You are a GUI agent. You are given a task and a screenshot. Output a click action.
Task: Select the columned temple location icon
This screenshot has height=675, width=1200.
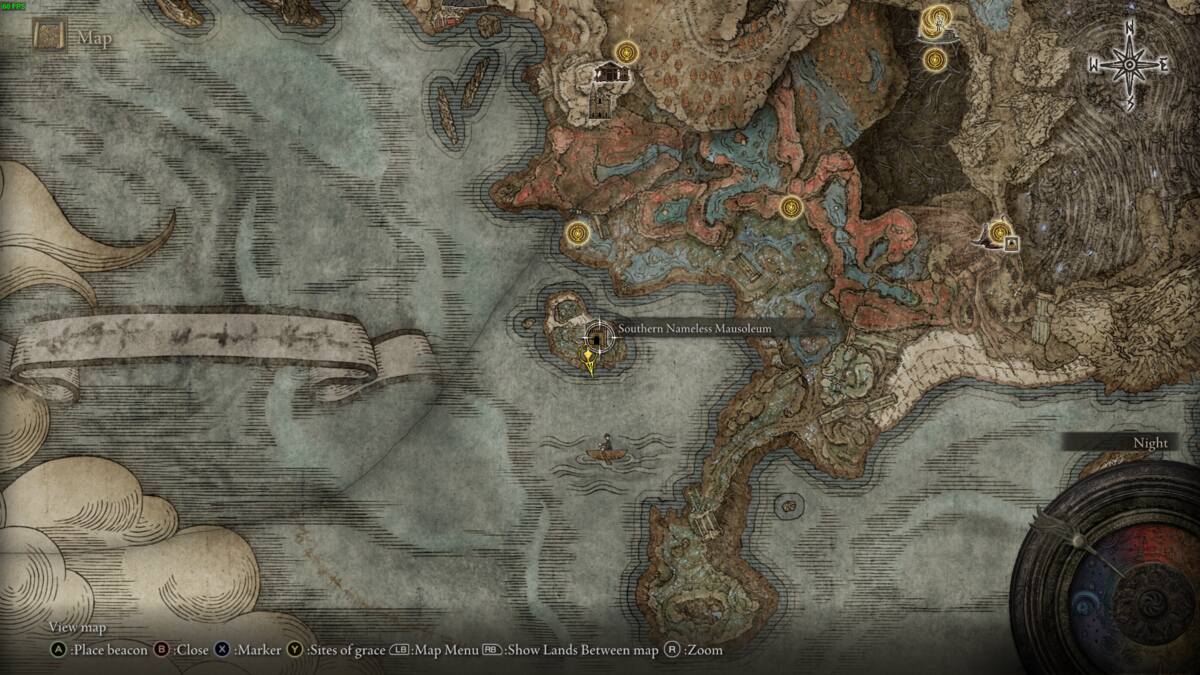click(x=606, y=72)
